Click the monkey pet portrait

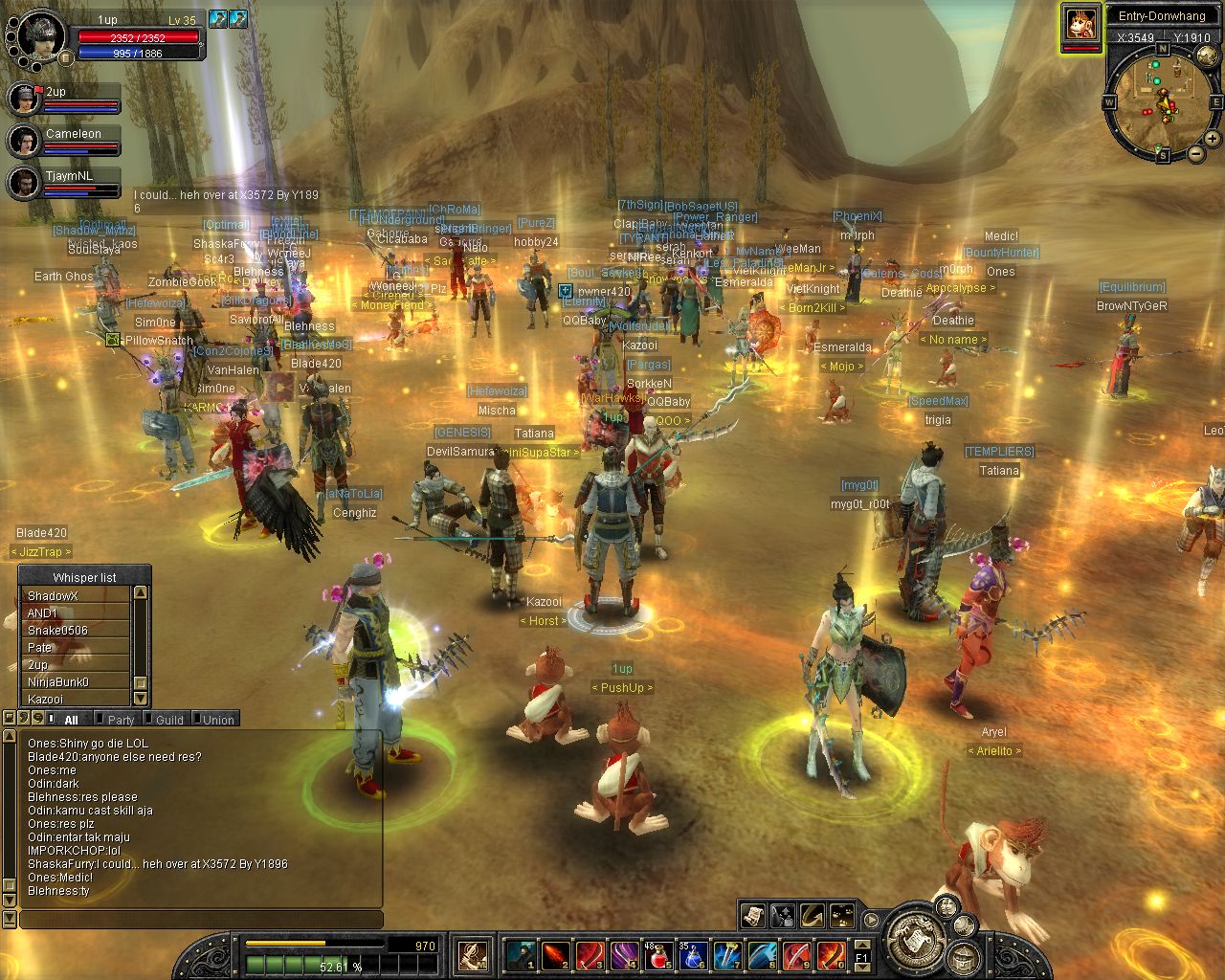pyautogui.click(x=1080, y=22)
